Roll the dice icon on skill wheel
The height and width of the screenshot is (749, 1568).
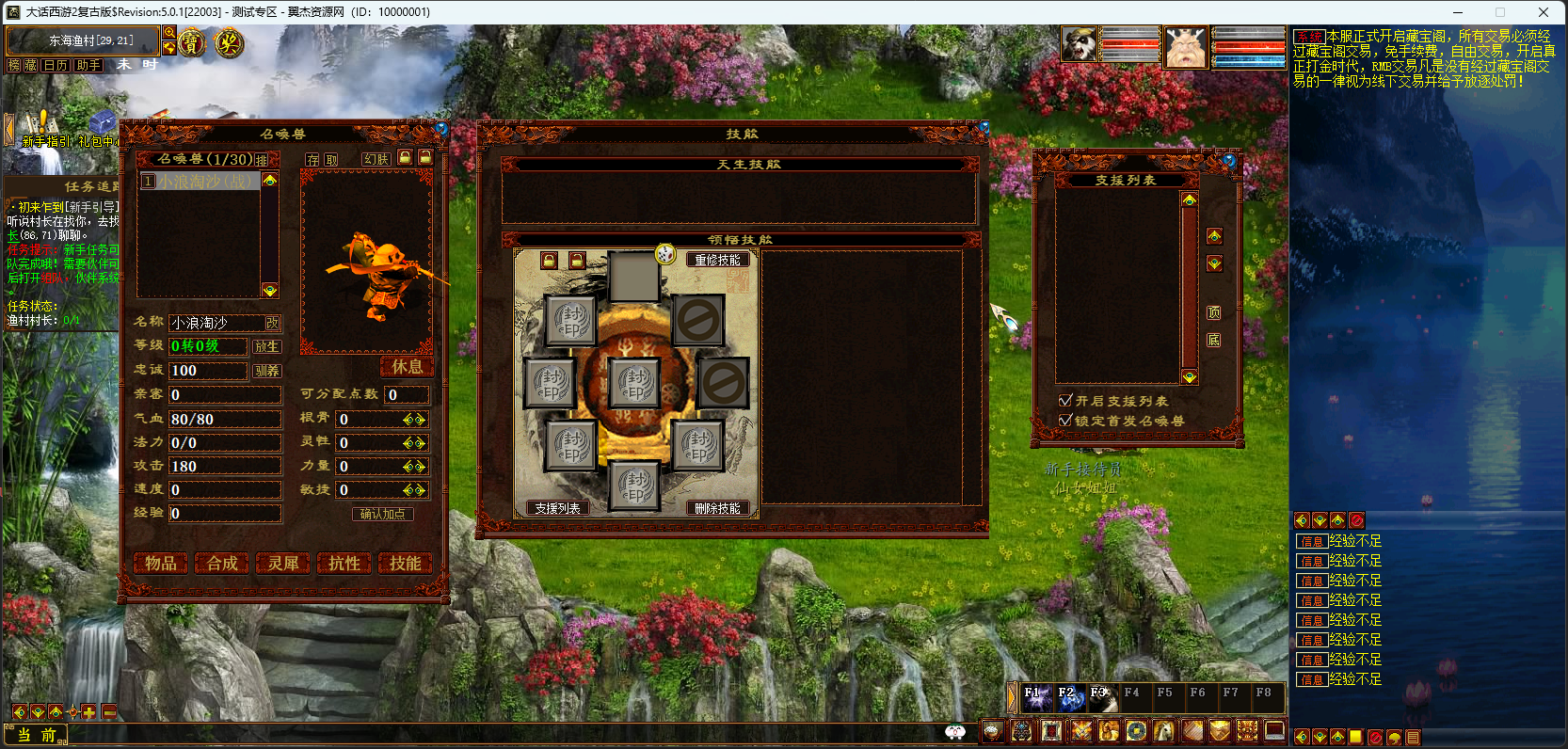coord(665,254)
